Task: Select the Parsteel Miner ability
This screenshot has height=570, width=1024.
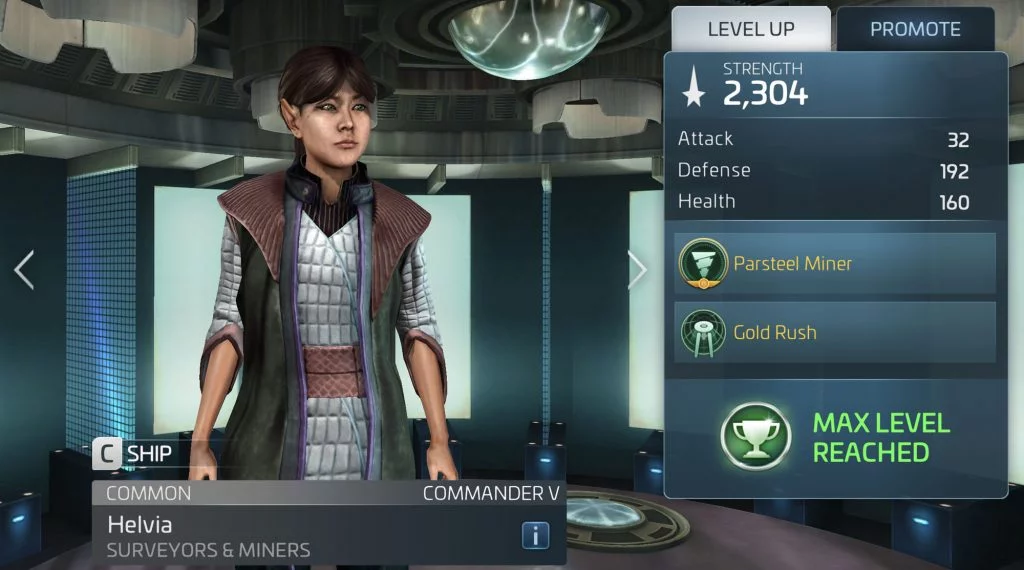Action: [834, 264]
